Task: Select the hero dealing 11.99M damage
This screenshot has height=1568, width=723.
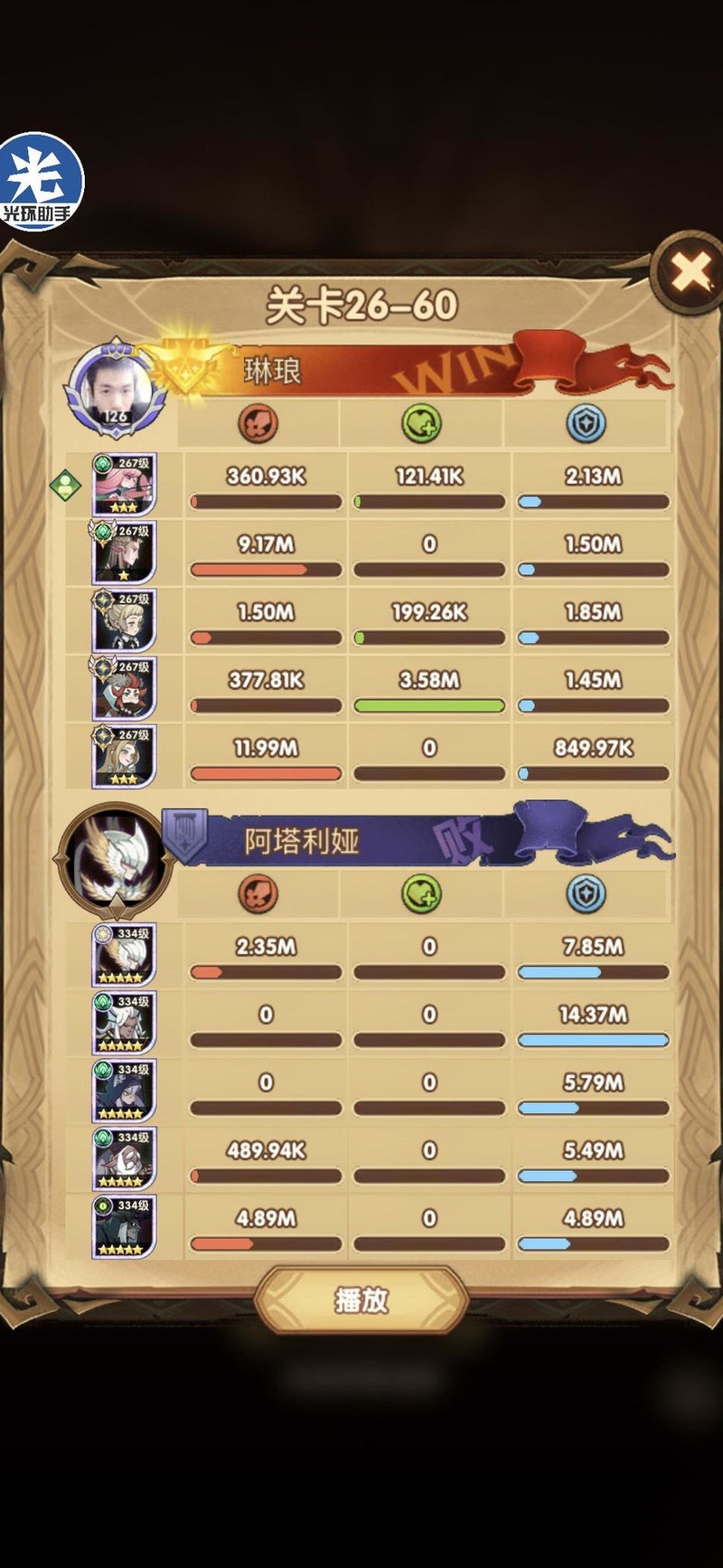Action: pyautogui.click(x=124, y=756)
